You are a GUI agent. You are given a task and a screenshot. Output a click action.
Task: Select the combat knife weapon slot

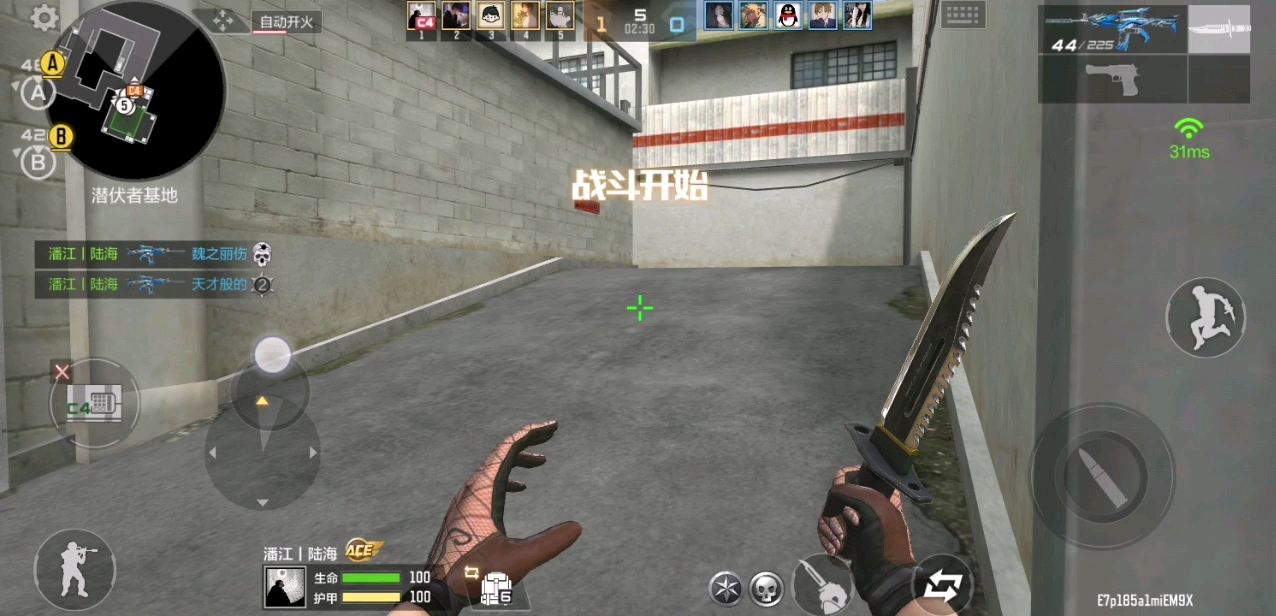pos(1219,29)
